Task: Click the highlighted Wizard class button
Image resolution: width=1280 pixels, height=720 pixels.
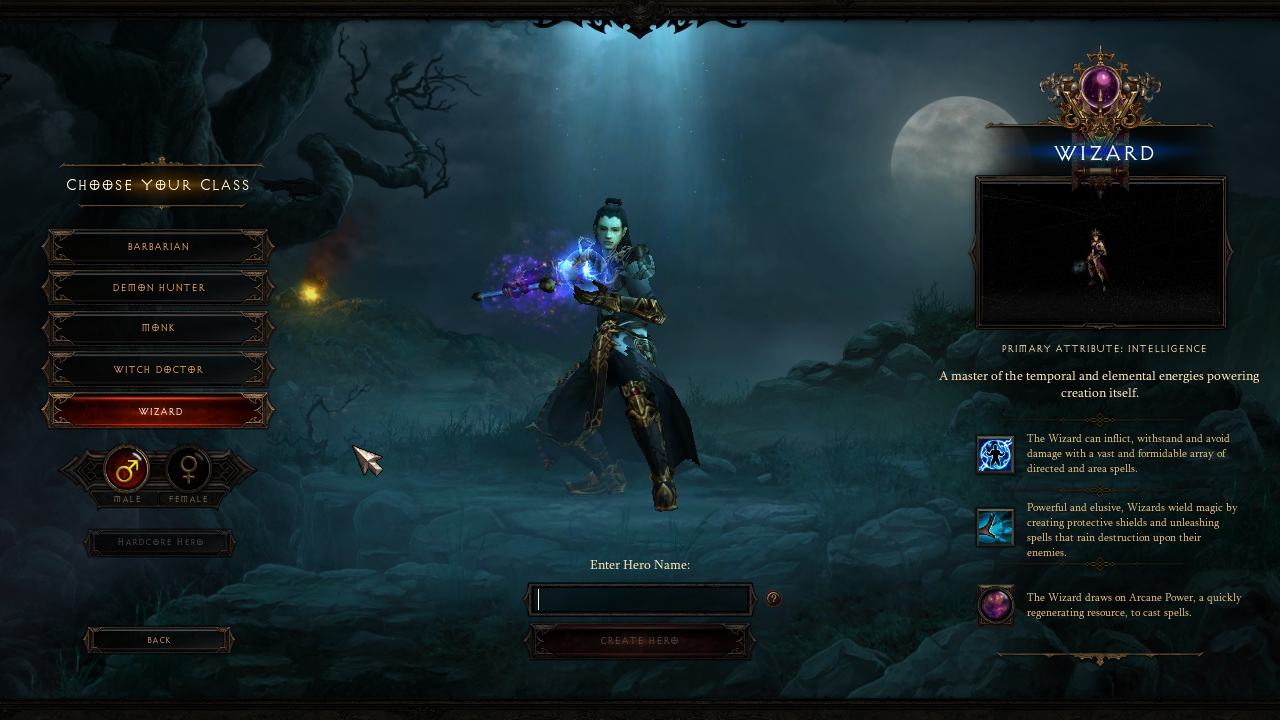Action: click(x=158, y=411)
